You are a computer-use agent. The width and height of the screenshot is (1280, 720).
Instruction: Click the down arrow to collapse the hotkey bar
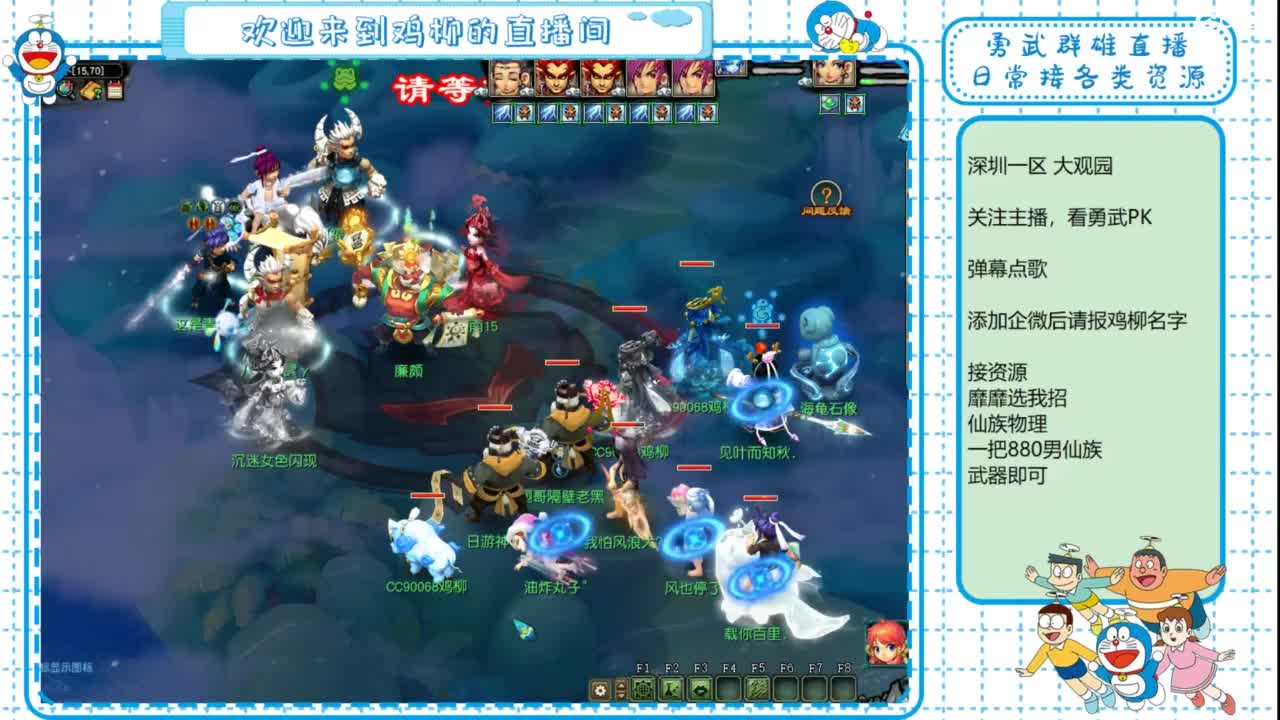620,696
